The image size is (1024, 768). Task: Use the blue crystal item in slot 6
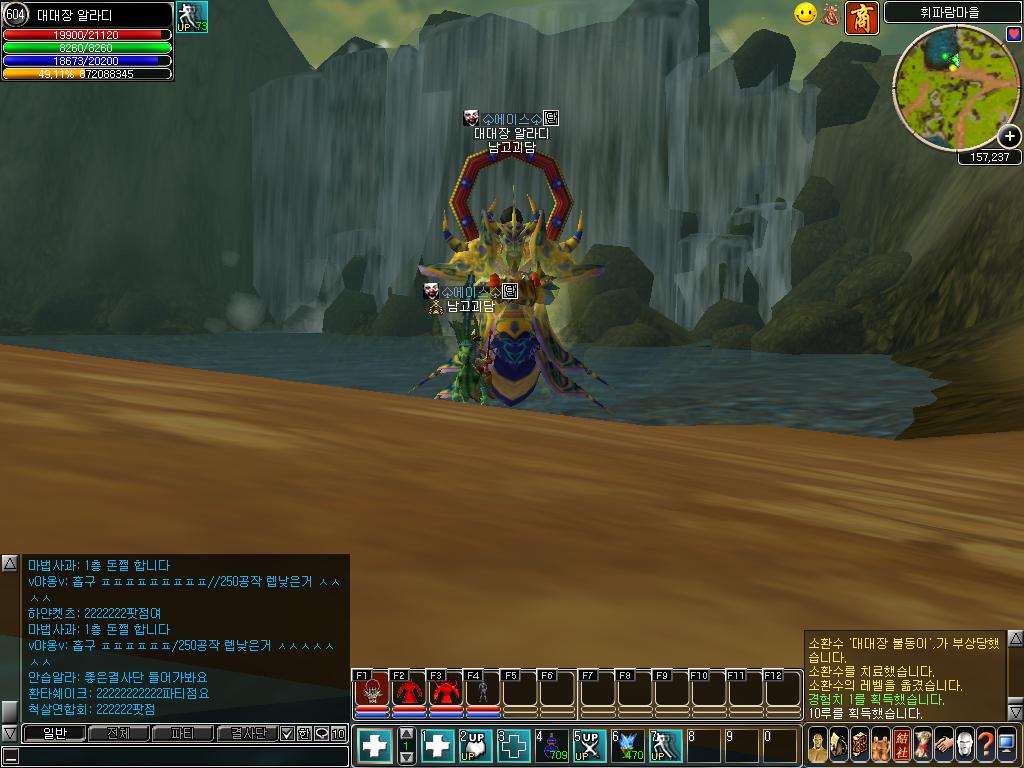630,745
